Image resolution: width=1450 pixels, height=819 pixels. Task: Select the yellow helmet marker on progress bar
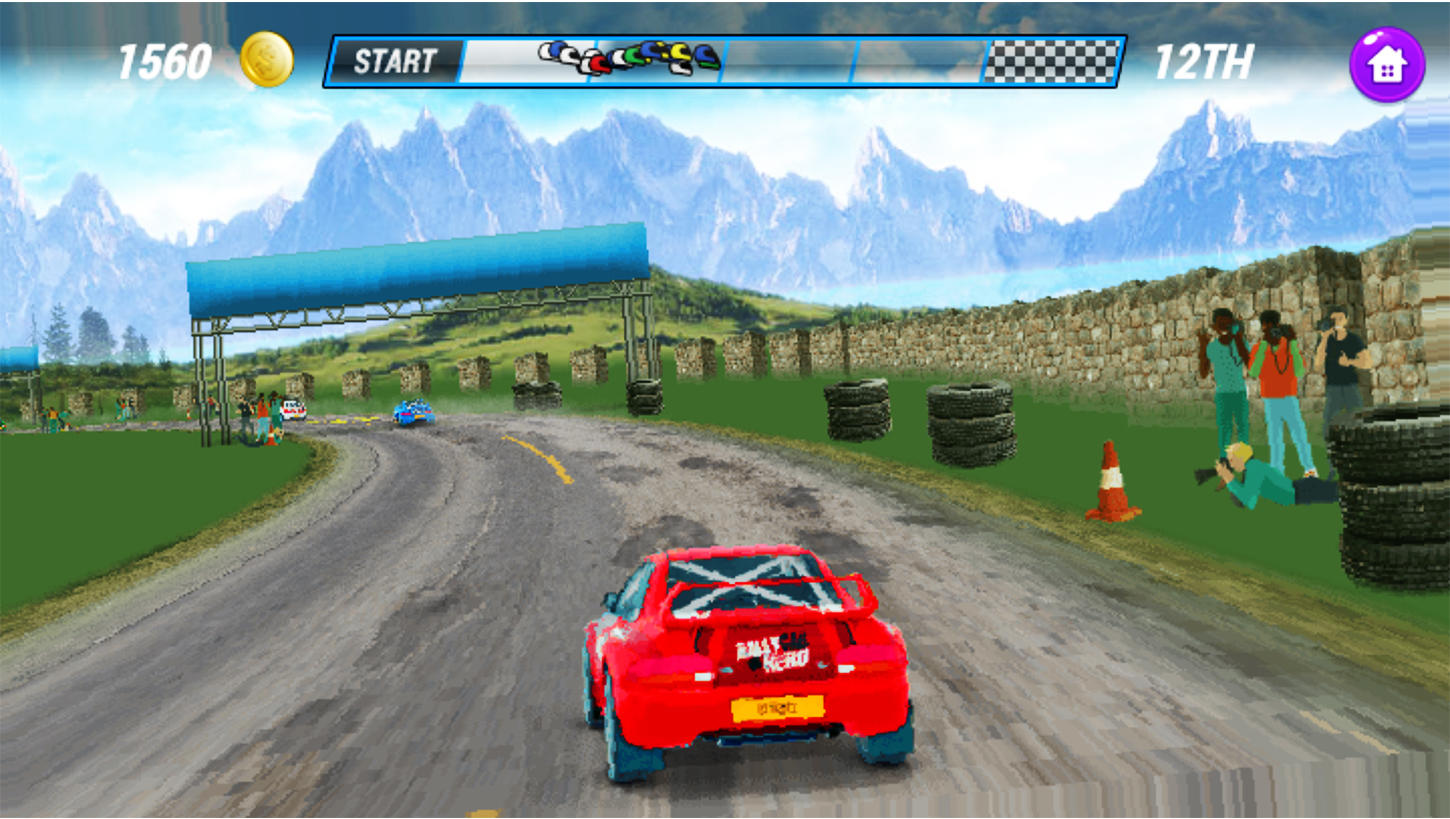[681, 51]
